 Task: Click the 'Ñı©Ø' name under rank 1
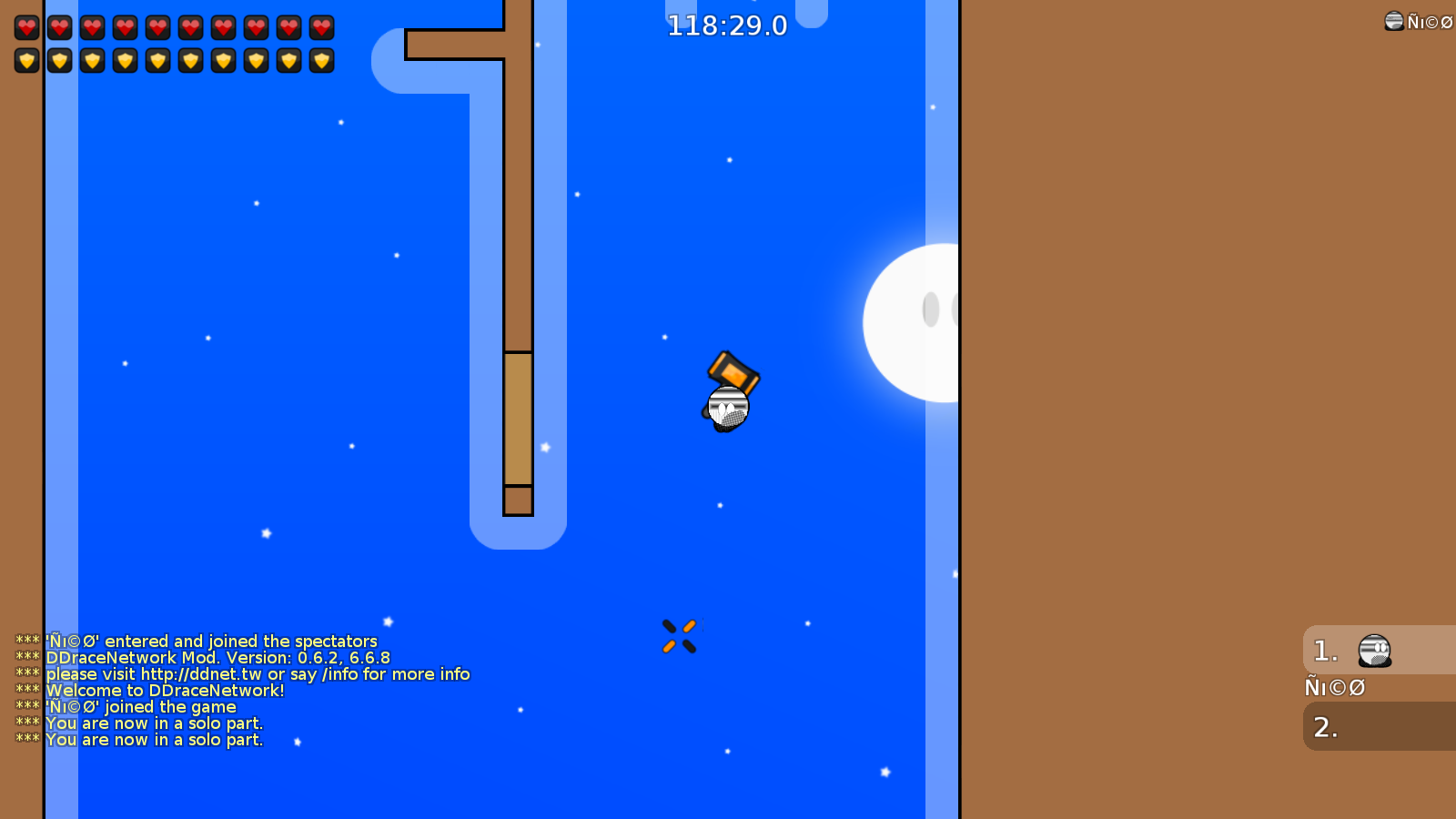click(1334, 688)
